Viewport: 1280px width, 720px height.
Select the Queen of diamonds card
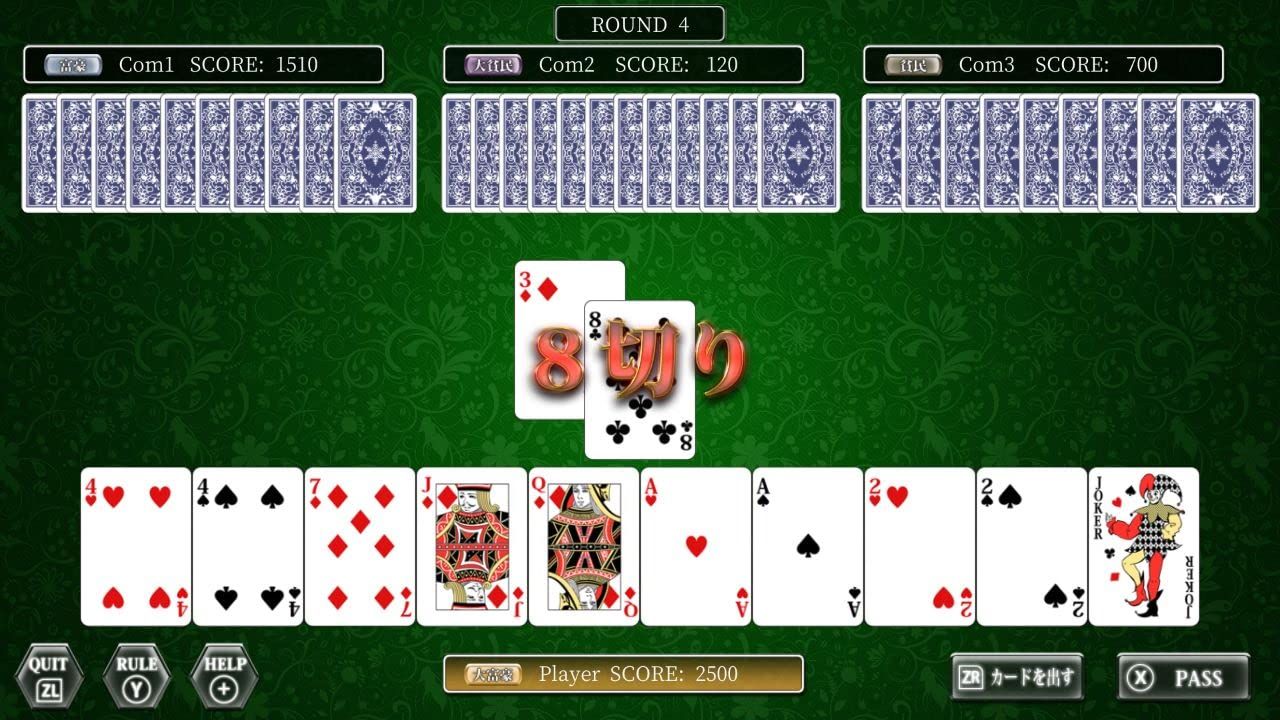[x=584, y=546]
